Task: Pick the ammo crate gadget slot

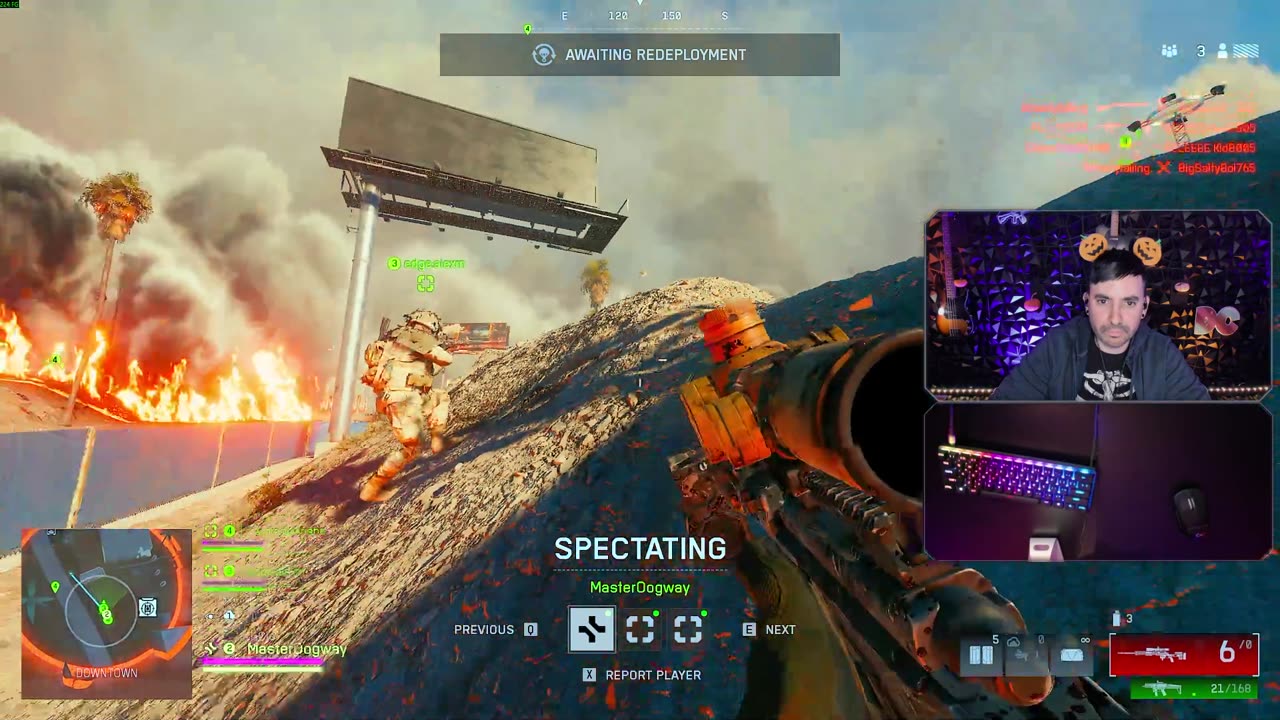Action: tap(1071, 655)
